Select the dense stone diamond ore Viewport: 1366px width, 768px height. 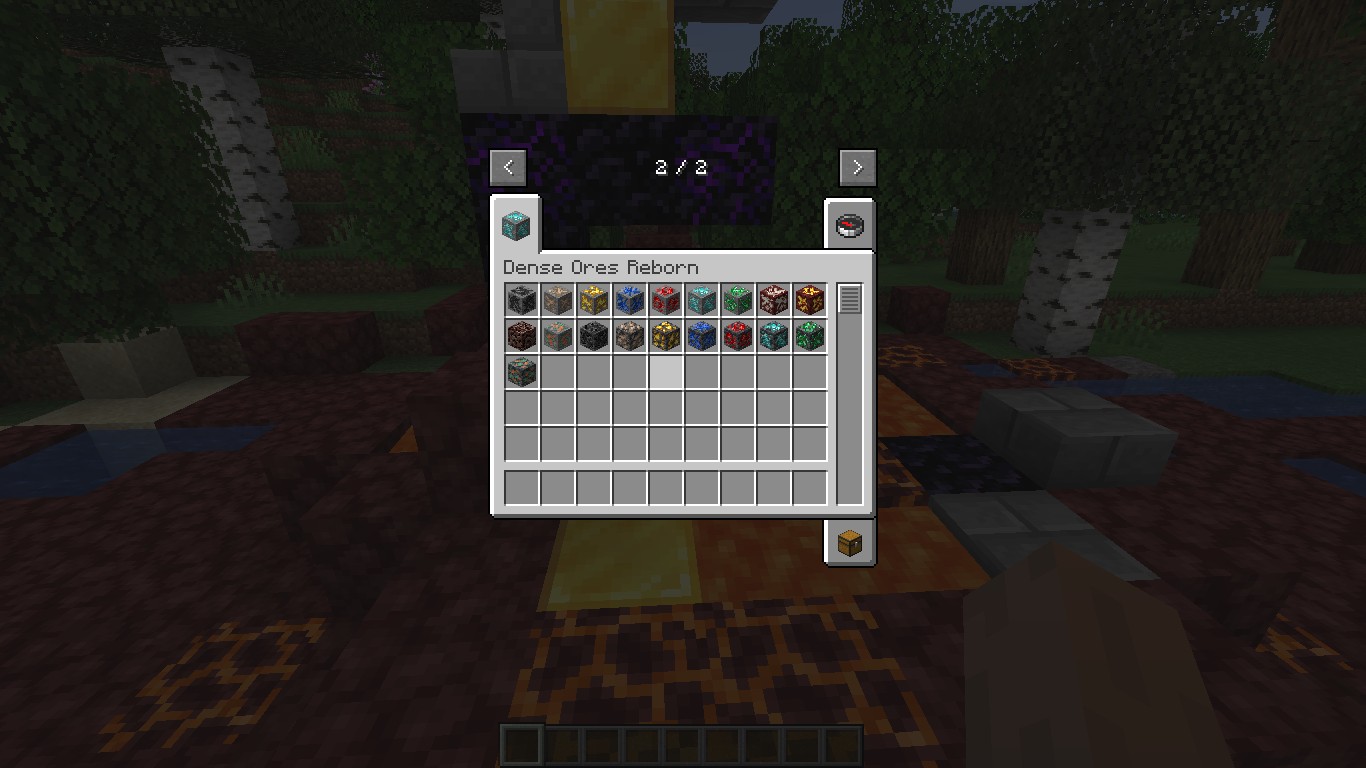(702, 300)
